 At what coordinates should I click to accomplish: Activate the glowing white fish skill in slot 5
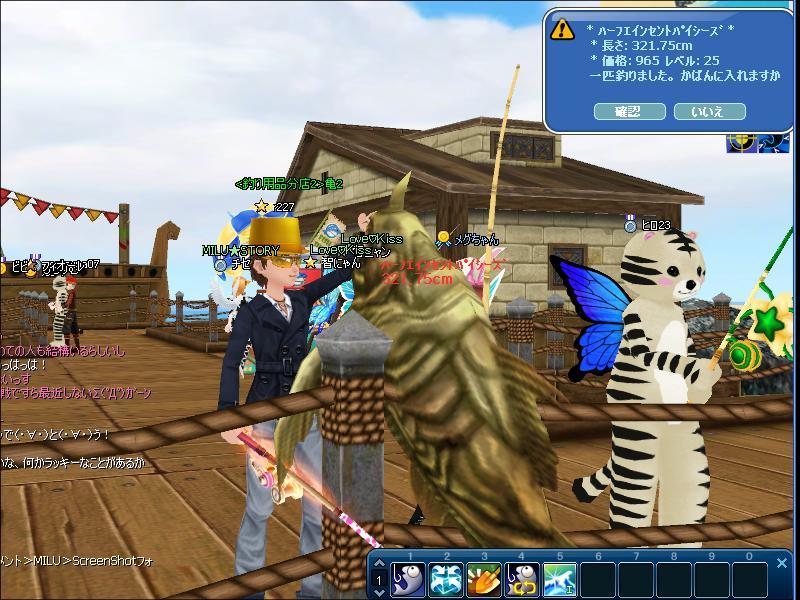point(559,579)
